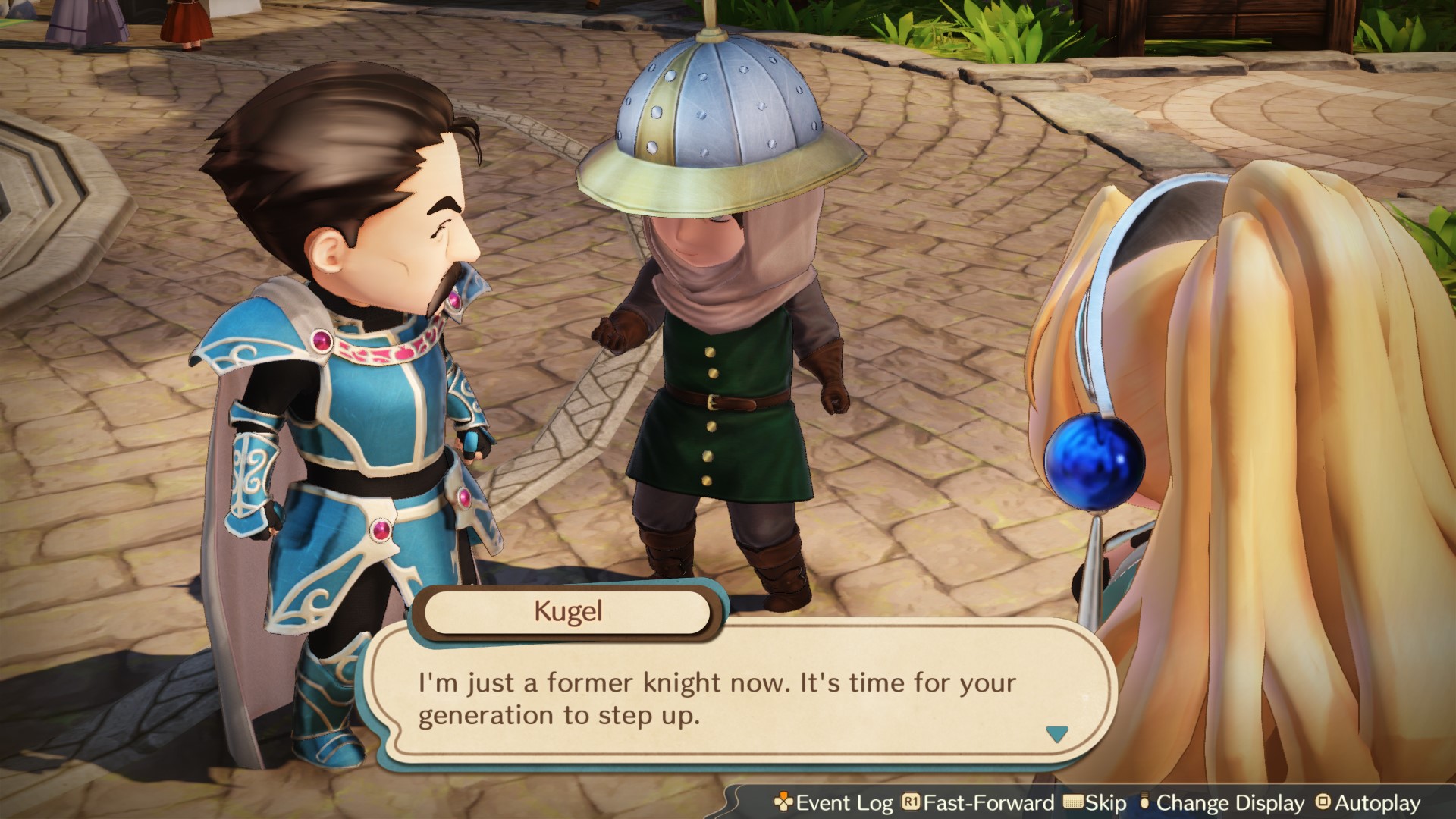Click Kugel's dialogue text box to continue
Viewport: 1456px width, 819px height.
click(717, 698)
